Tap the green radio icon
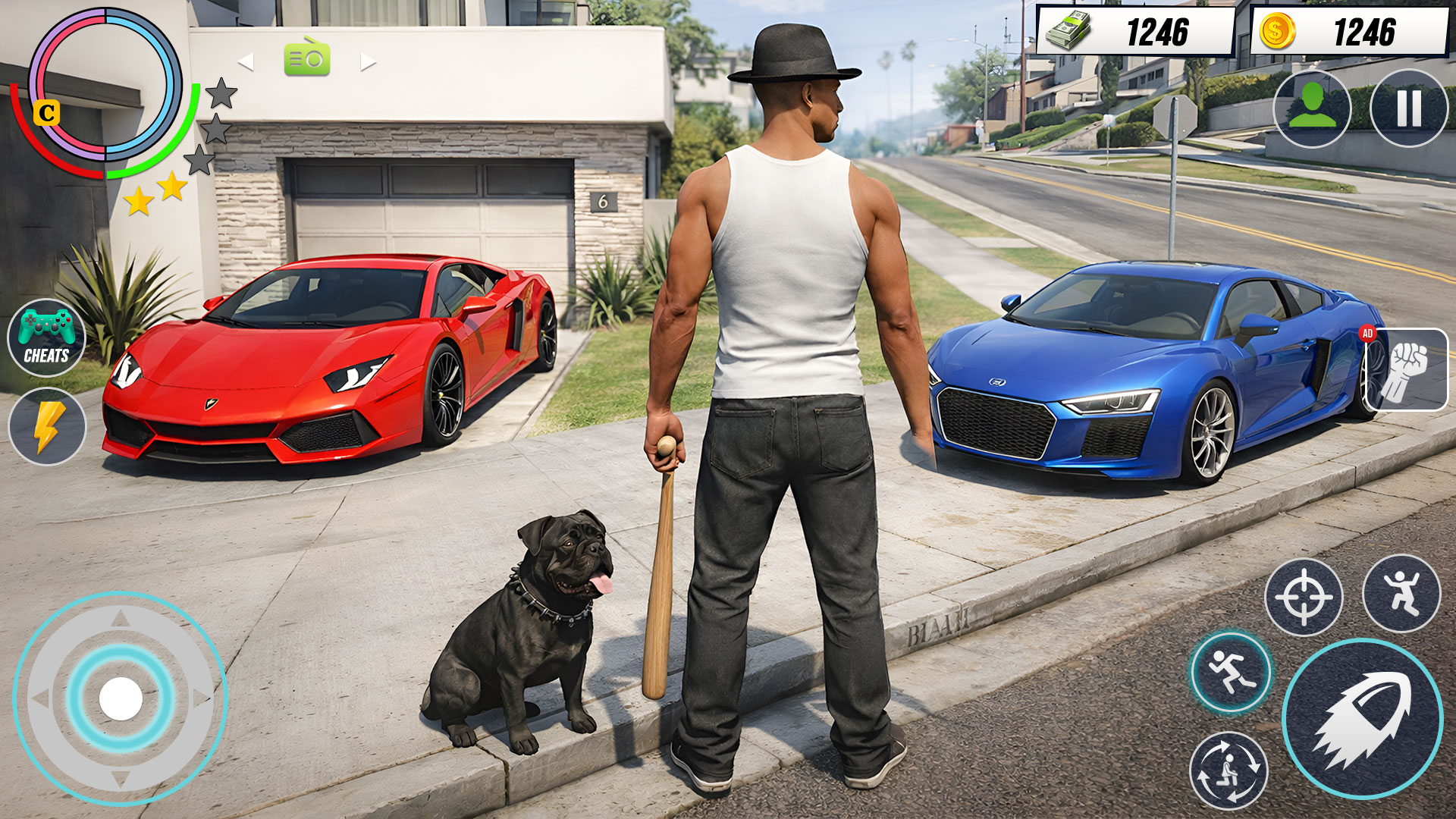Viewport: 1456px width, 819px height. pos(307,59)
